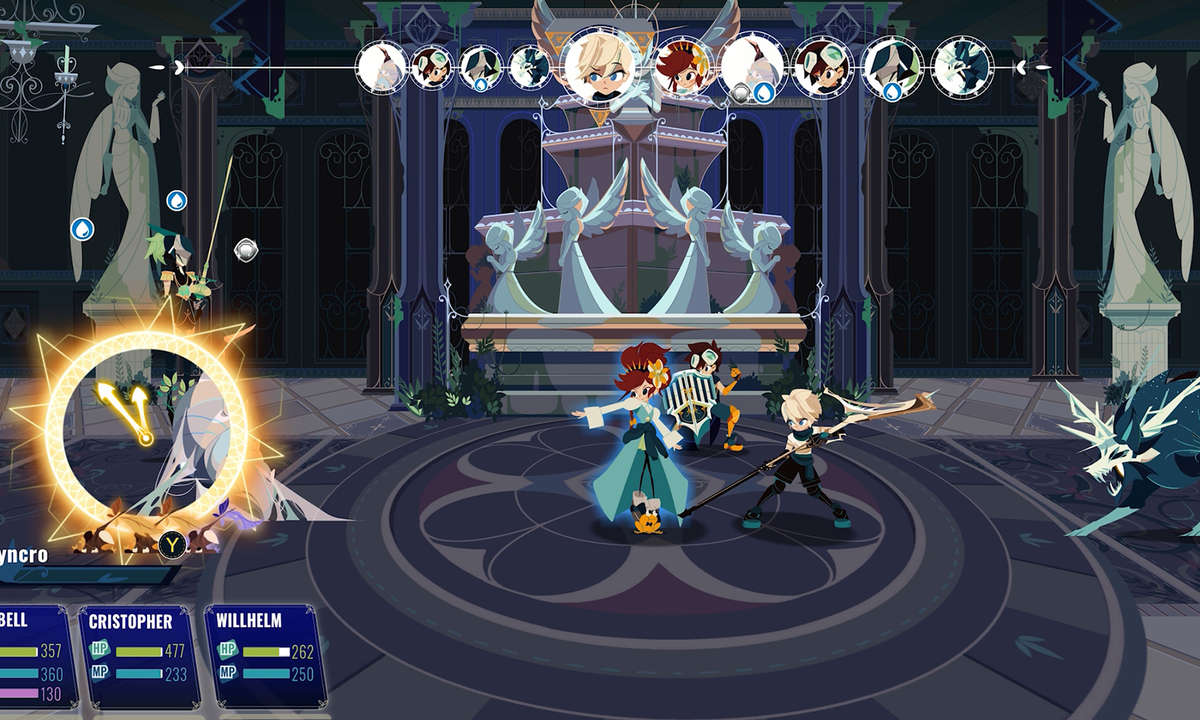Select the white-haired enemy portrait with shield status
1200x720 pixels.
point(750,67)
